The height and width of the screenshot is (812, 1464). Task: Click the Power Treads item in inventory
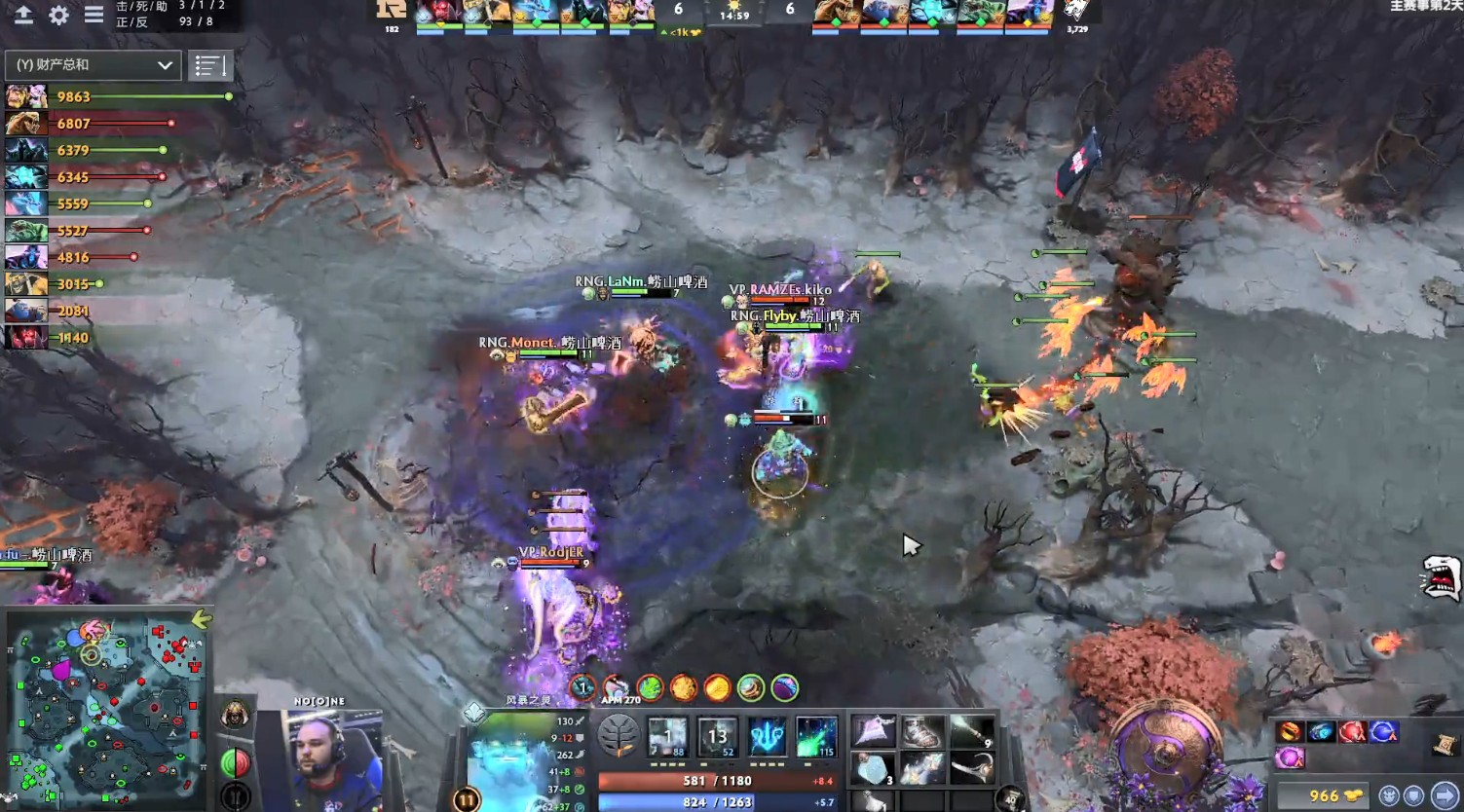[921, 732]
